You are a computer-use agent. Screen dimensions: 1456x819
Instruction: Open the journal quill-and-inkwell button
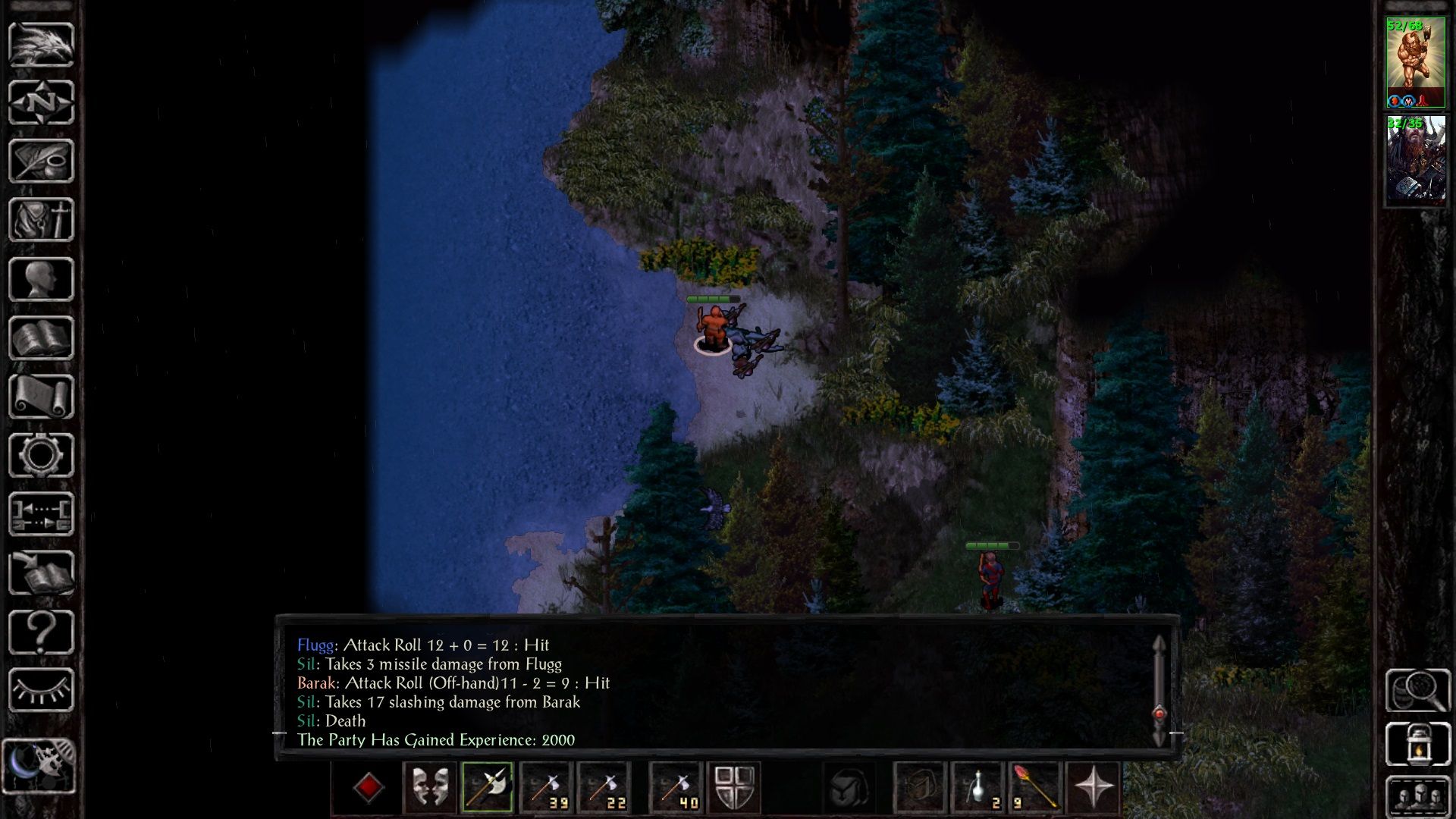pyautogui.click(x=41, y=161)
